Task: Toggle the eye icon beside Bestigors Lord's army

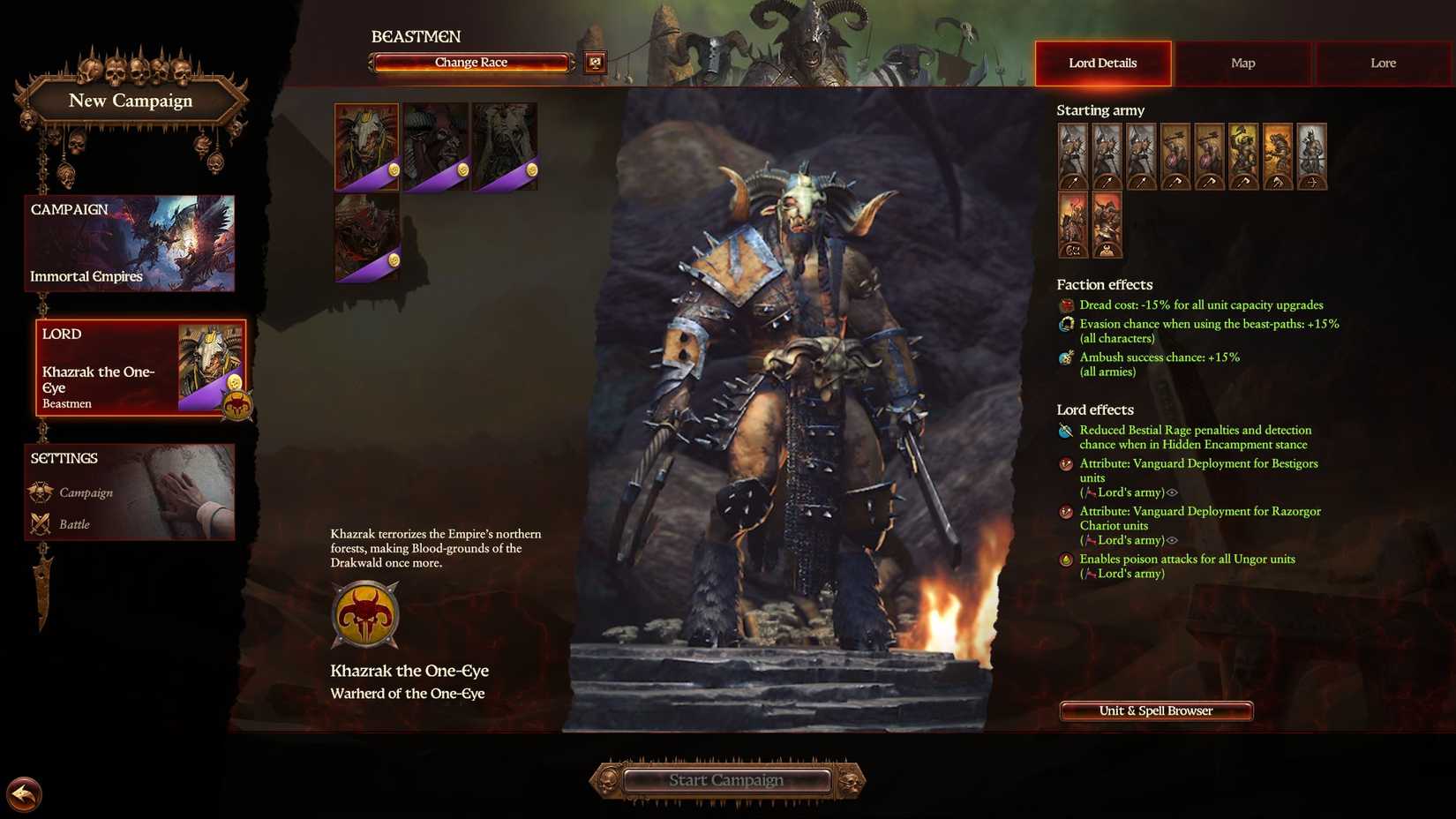Action: (1171, 492)
